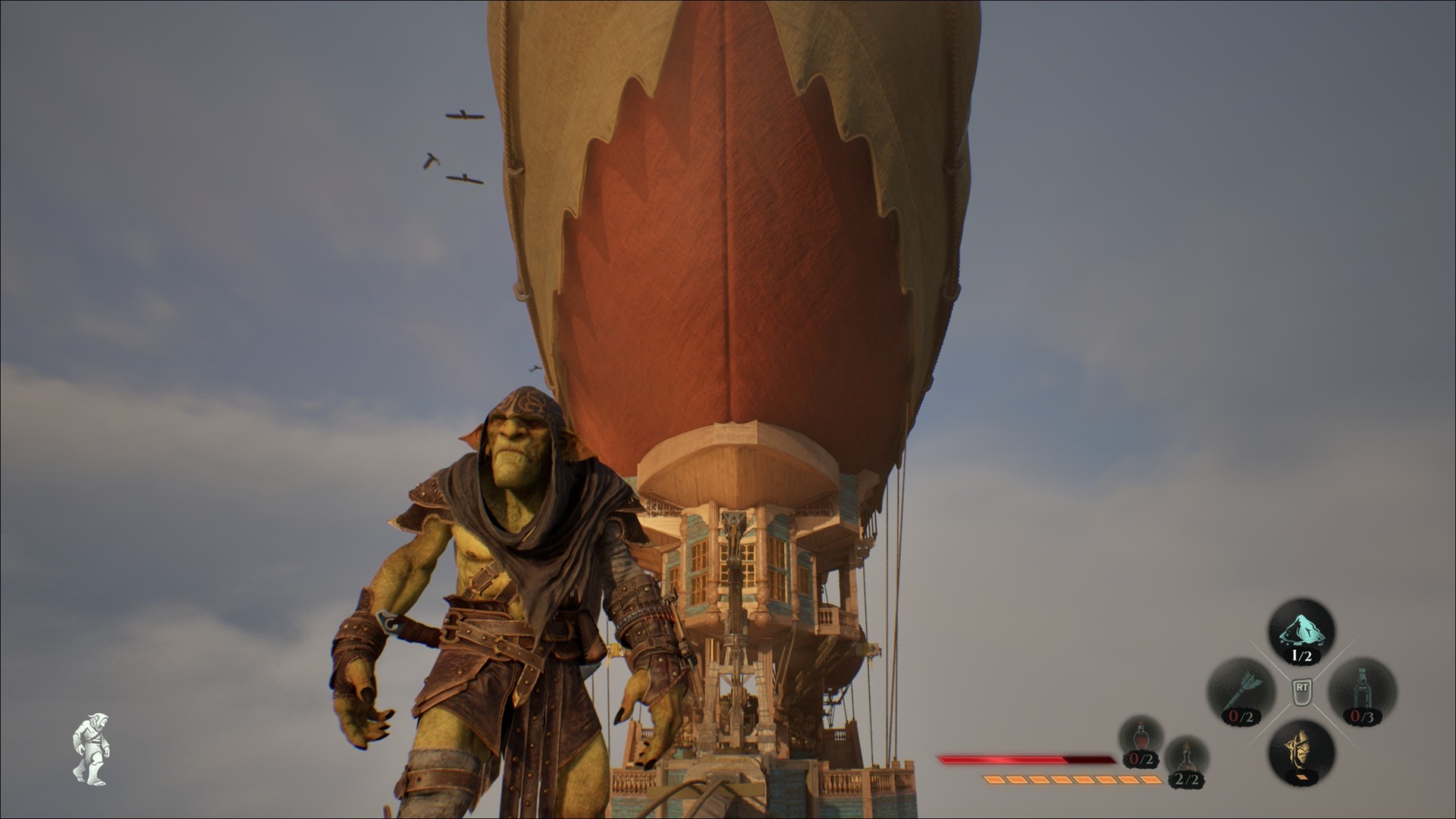Viewport: 1456px width, 819px height.
Task: Click the walking goblin stance indicator
Action: [x=91, y=748]
